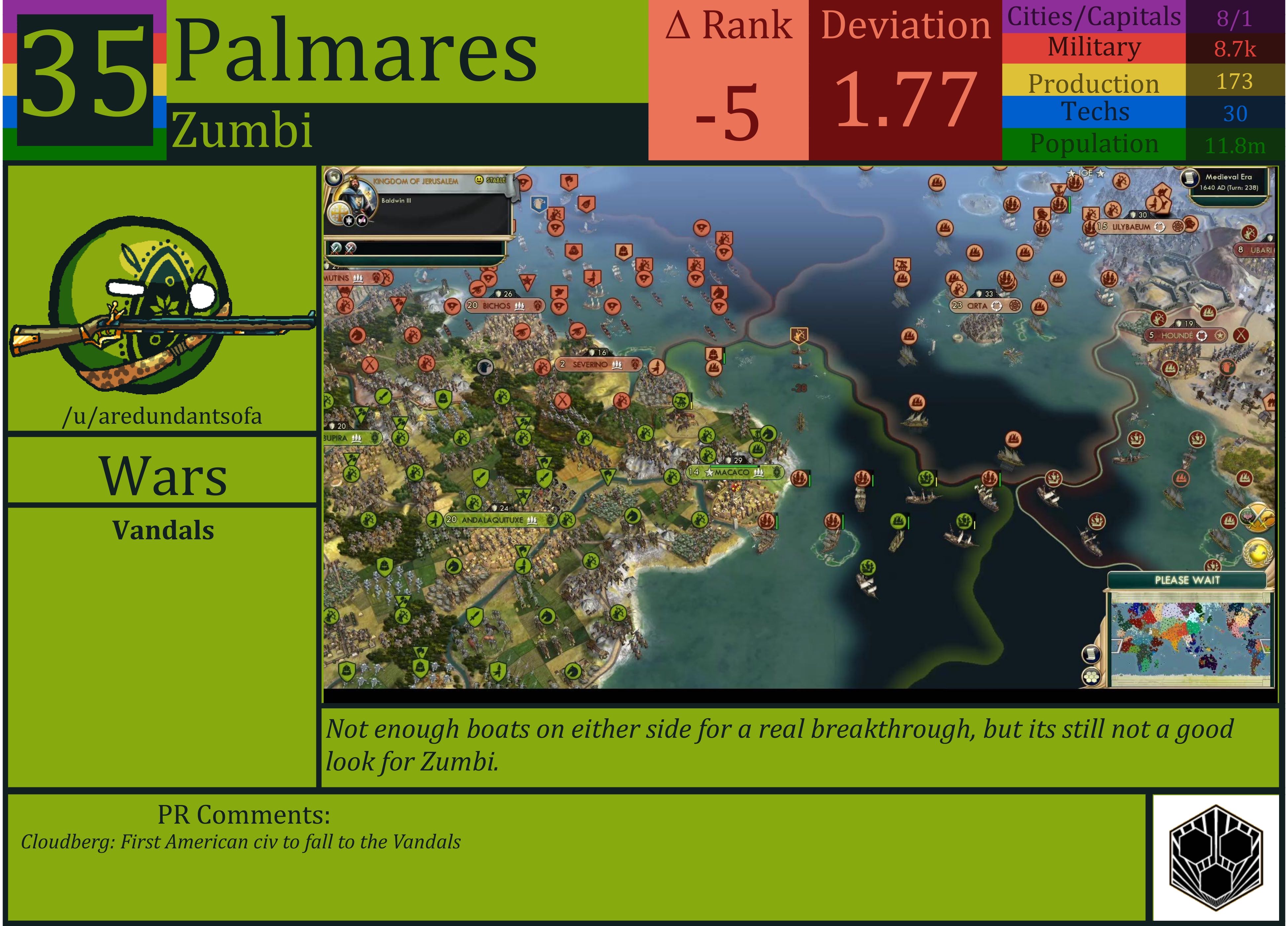Toggle the hex grid overlay button under the minimap

[1091, 677]
